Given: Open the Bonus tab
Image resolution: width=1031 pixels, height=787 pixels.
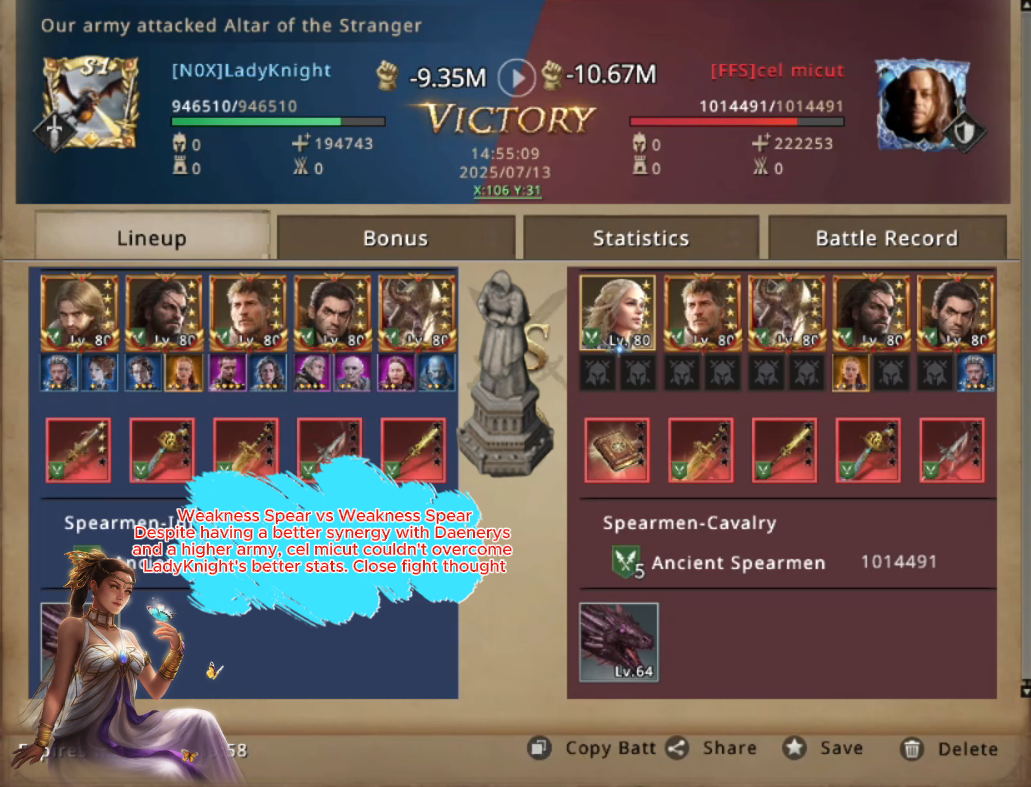Looking at the screenshot, I should [396, 238].
